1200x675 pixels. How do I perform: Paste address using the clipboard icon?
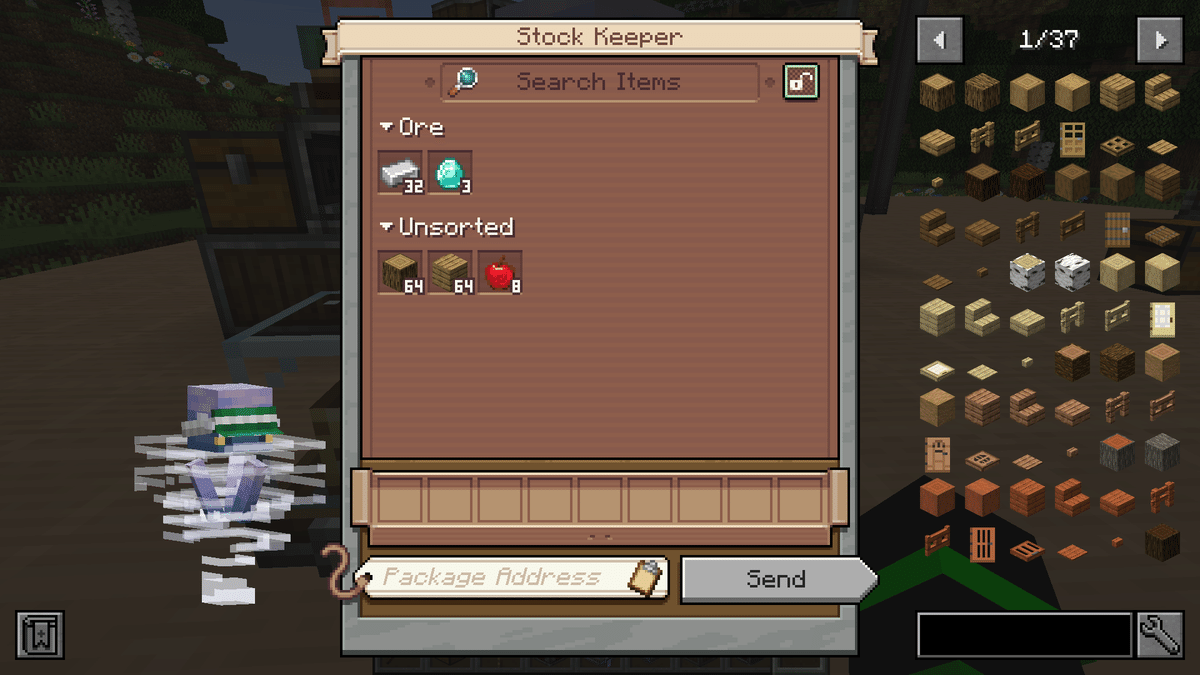[647, 577]
